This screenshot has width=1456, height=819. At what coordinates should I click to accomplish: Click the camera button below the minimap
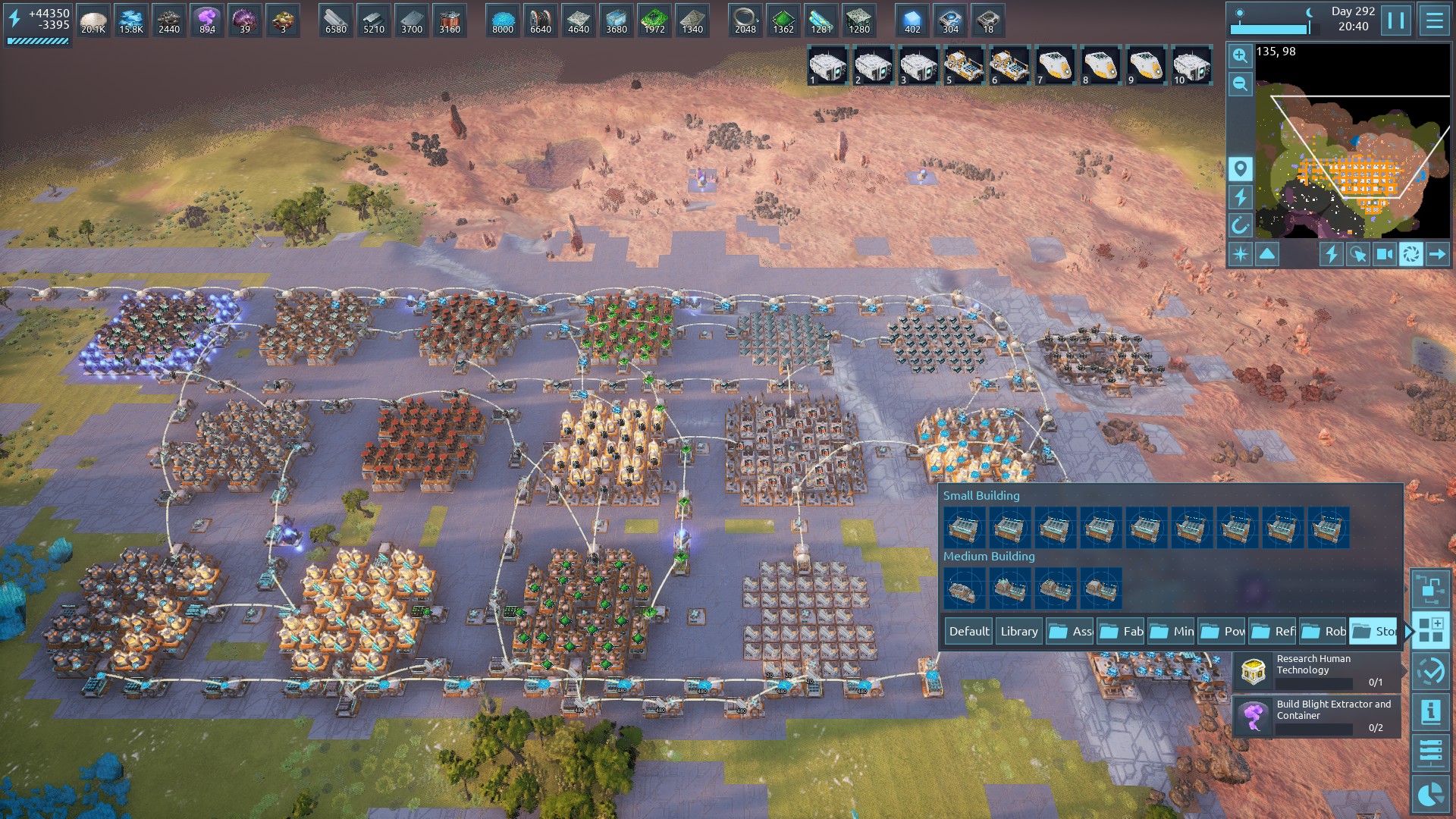point(1384,254)
